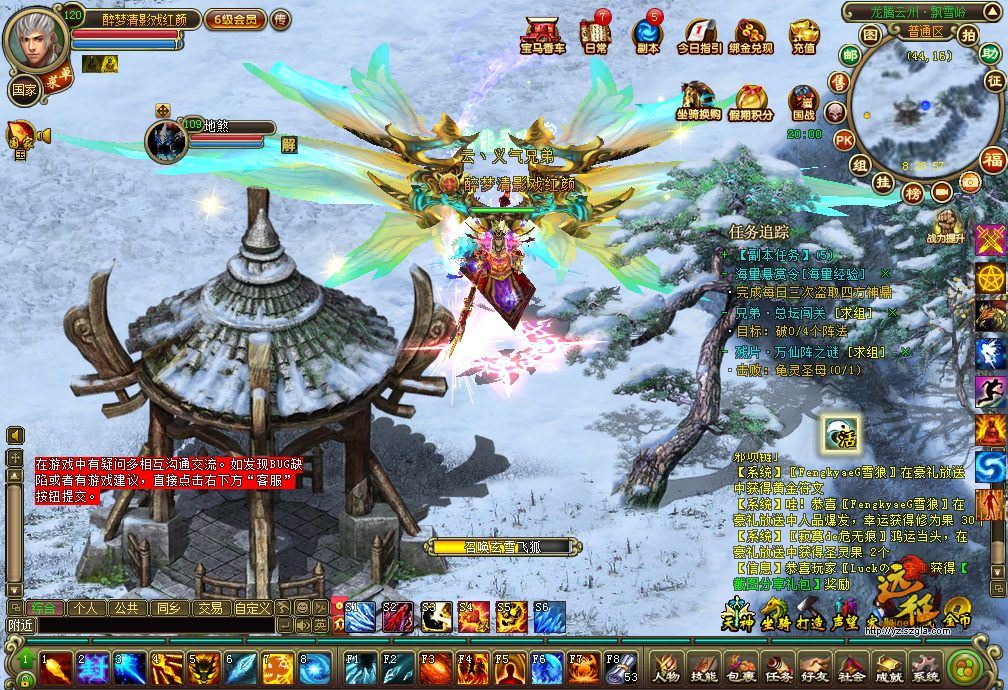Open the 副本 dungeon icon

click(x=647, y=34)
